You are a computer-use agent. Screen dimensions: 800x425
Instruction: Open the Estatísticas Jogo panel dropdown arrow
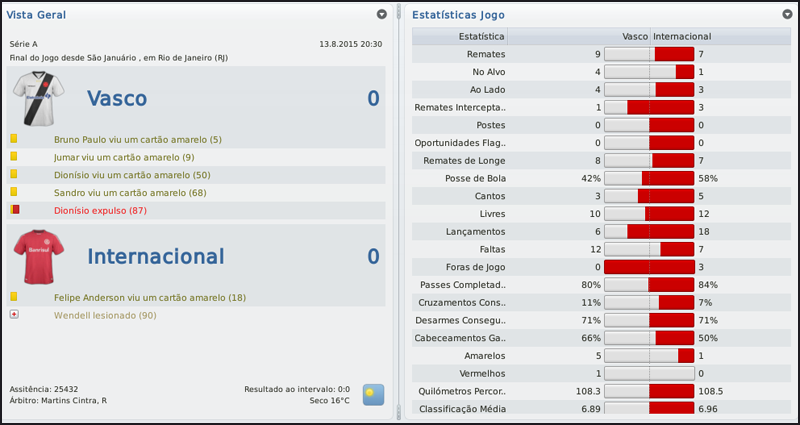pyautogui.click(x=788, y=15)
